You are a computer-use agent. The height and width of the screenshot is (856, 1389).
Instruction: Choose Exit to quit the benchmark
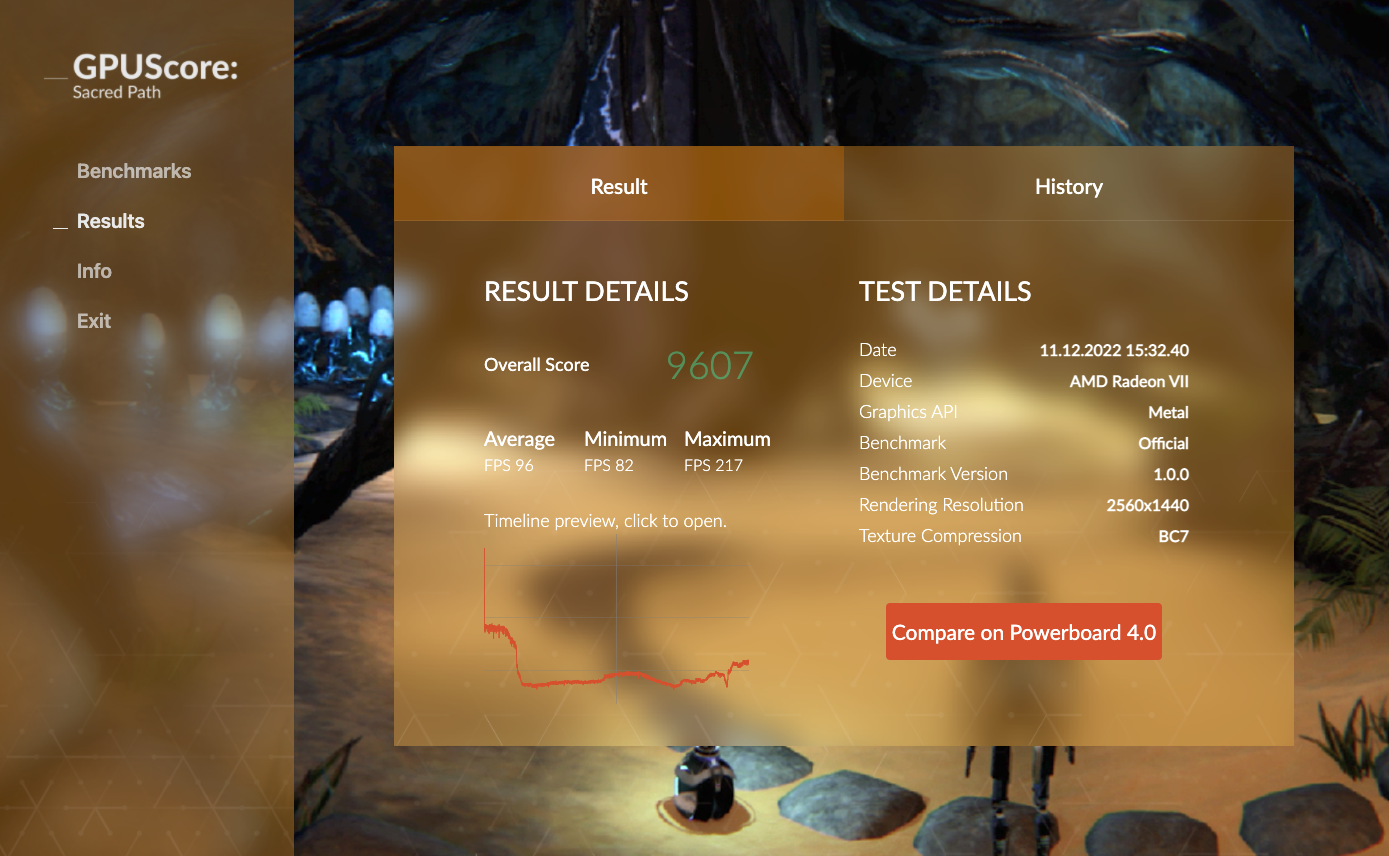pos(94,321)
